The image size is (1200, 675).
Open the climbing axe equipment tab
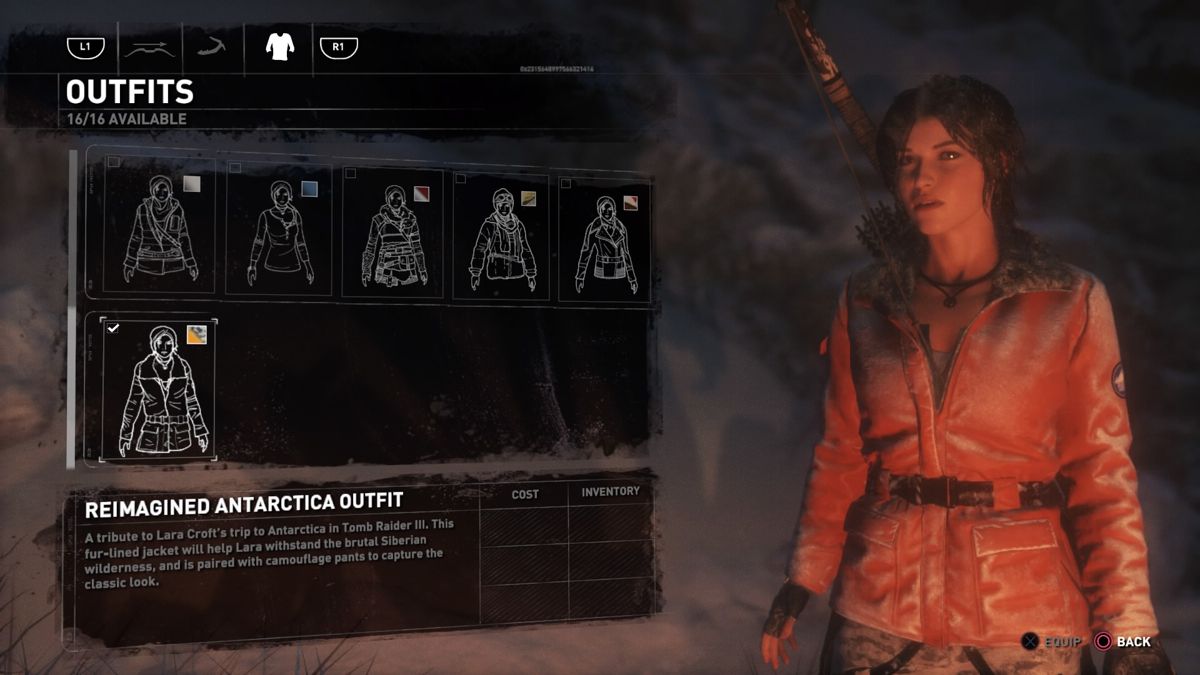coord(211,46)
